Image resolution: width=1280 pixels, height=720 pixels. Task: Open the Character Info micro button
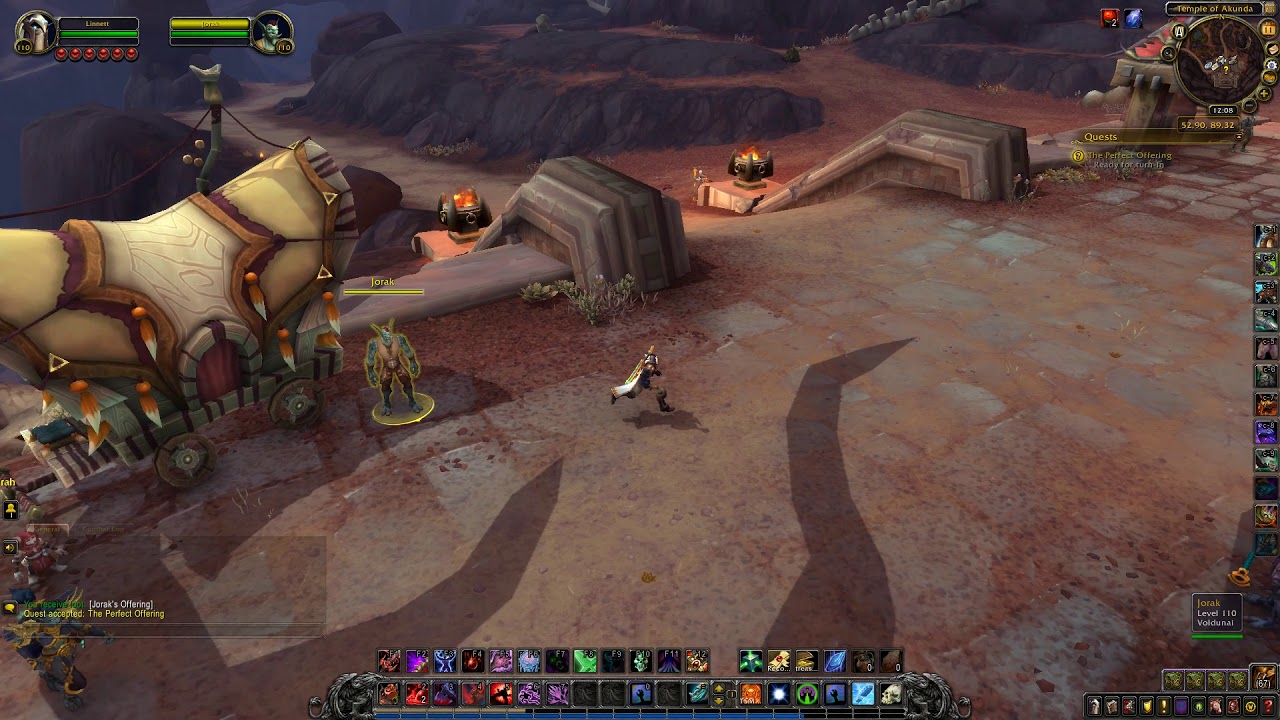tap(1094, 708)
